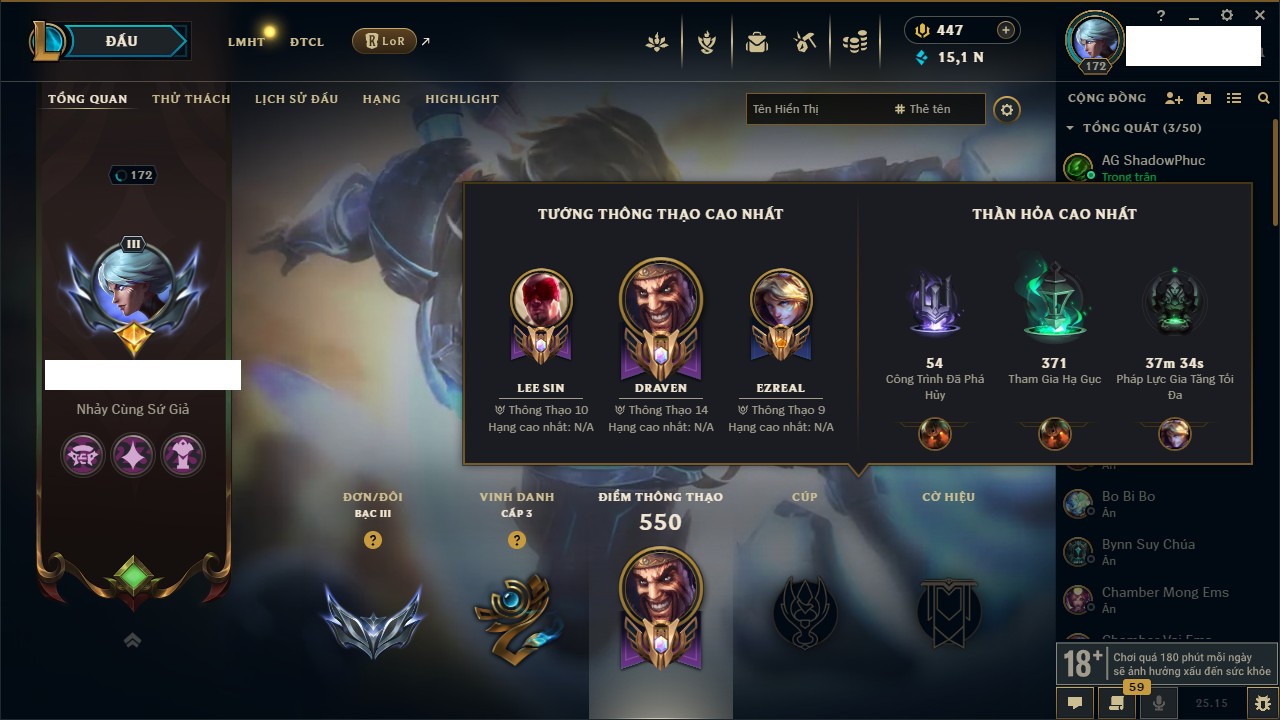
Task: Switch to the ĐTCL game tab
Action: pos(307,42)
